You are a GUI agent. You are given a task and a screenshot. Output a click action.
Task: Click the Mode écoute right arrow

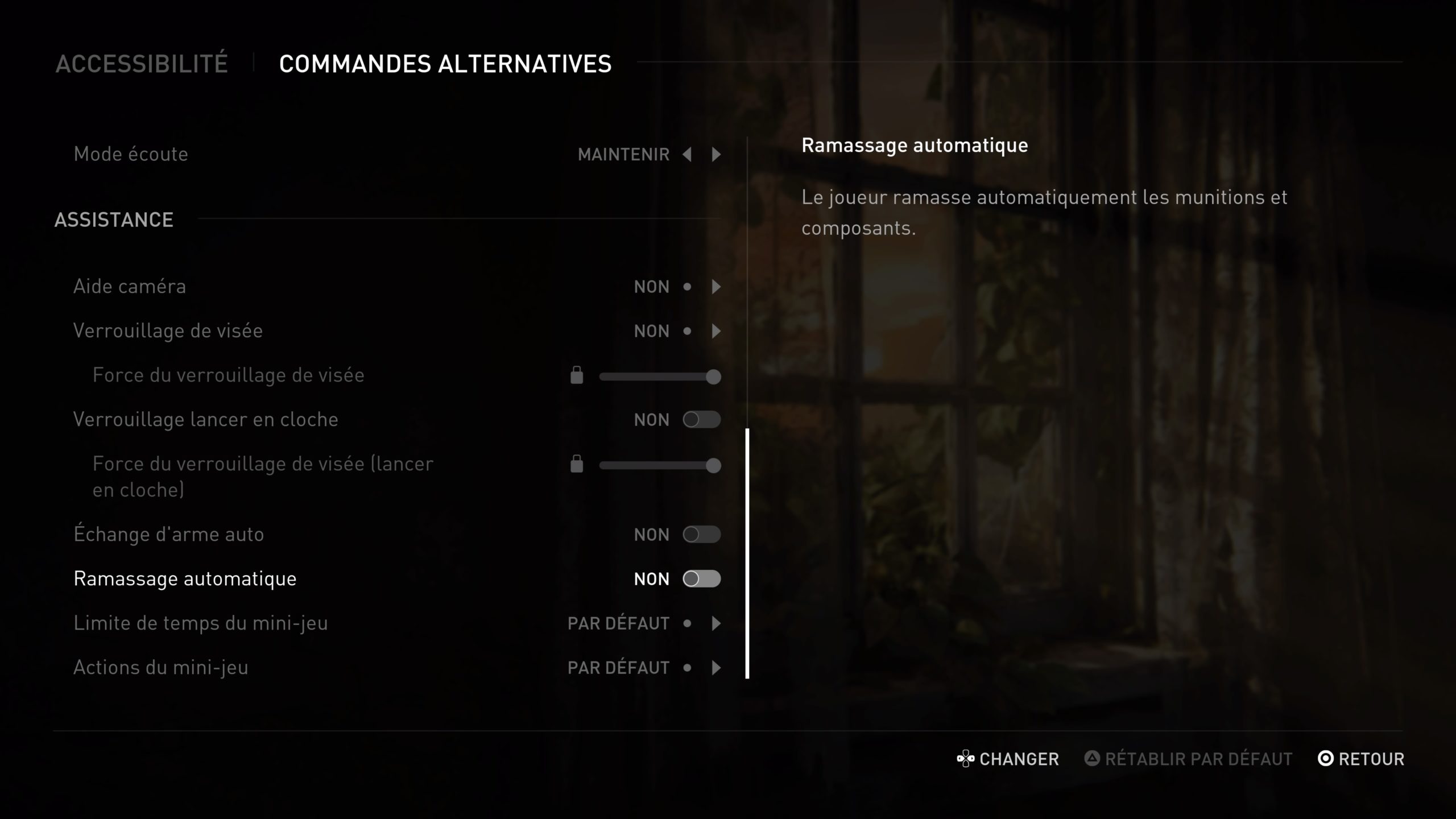716,154
